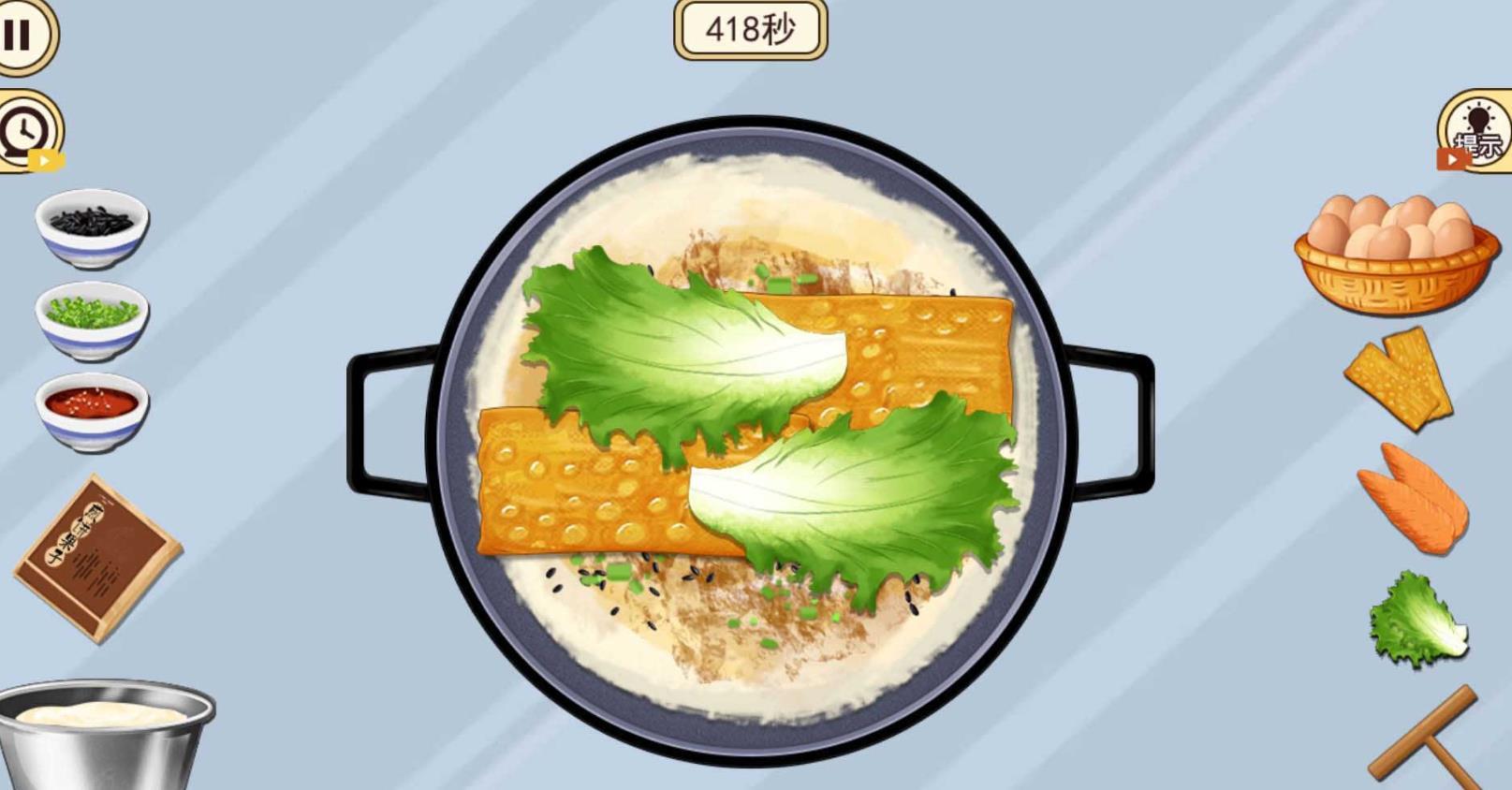This screenshot has height=790, width=1512.
Task: Select the lettuce ingredient on the right
Action: coord(1417,618)
